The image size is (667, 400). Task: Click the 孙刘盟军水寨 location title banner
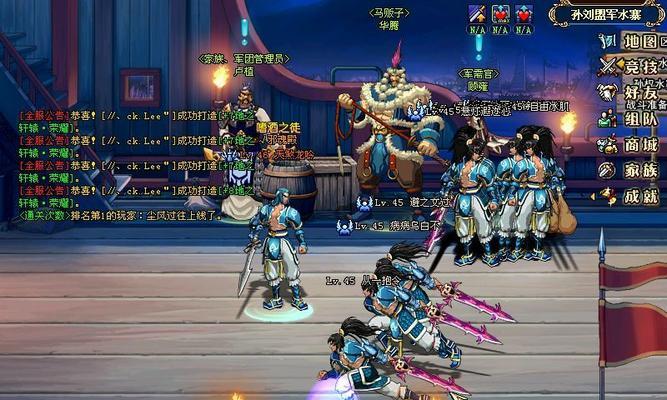point(605,14)
